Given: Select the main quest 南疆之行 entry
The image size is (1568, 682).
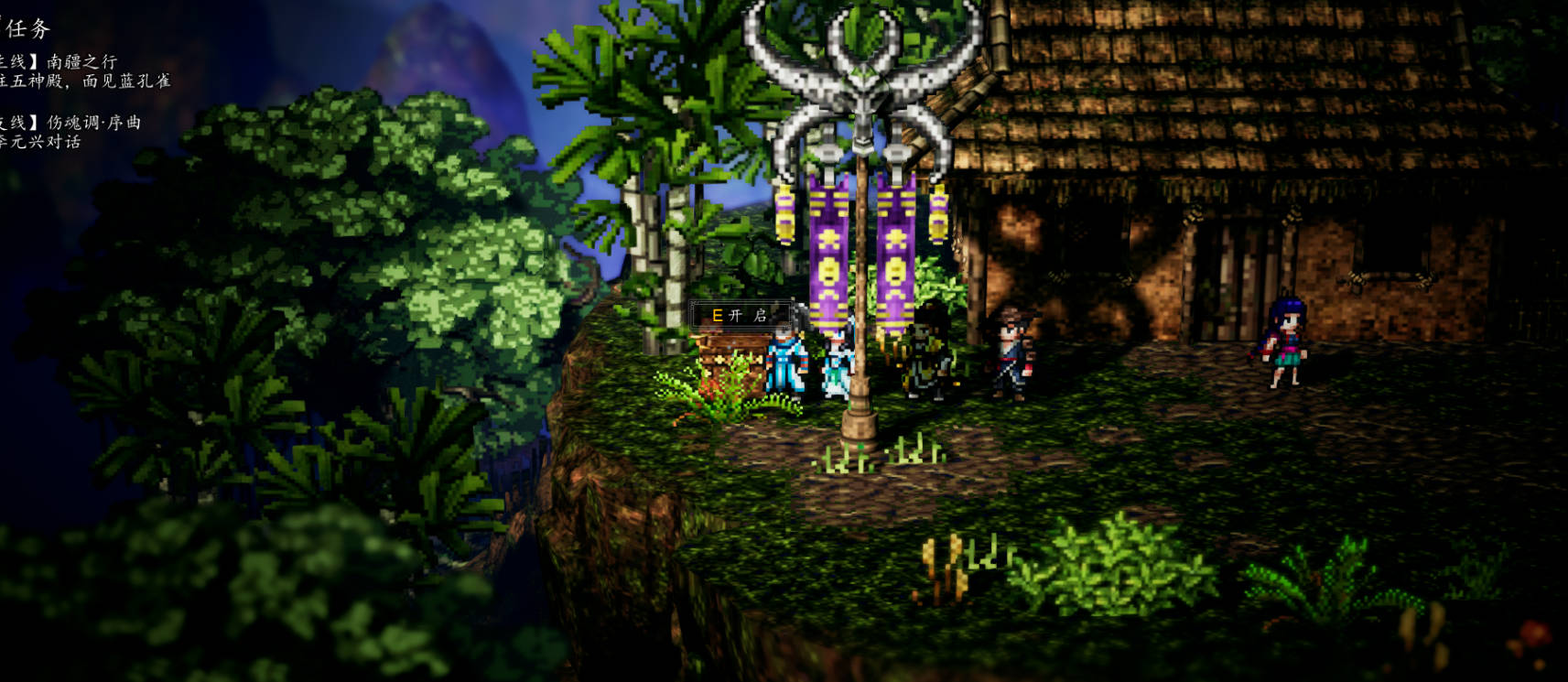Looking at the screenshot, I should [x=81, y=62].
